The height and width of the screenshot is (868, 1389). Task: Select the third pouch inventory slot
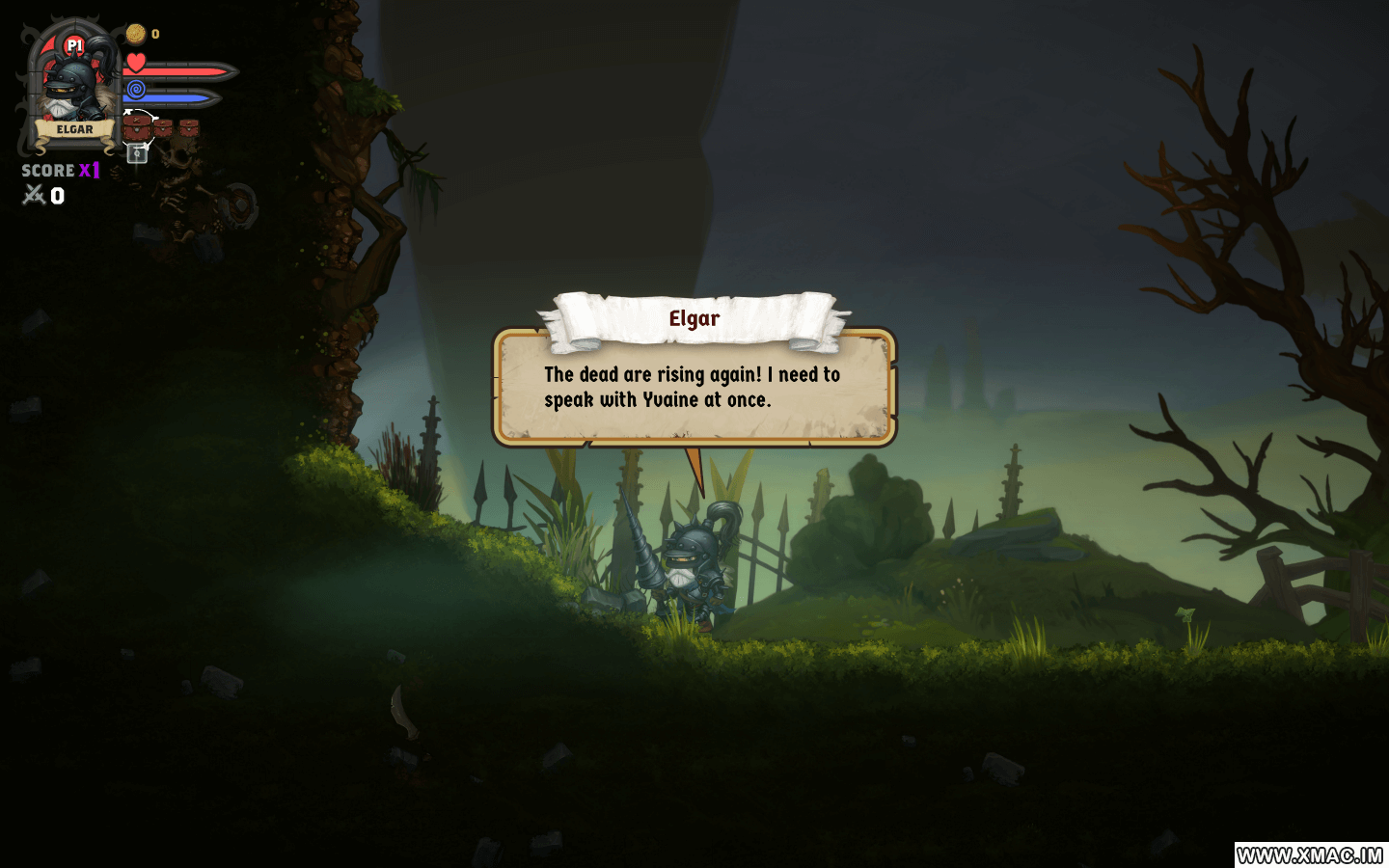point(191,126)
